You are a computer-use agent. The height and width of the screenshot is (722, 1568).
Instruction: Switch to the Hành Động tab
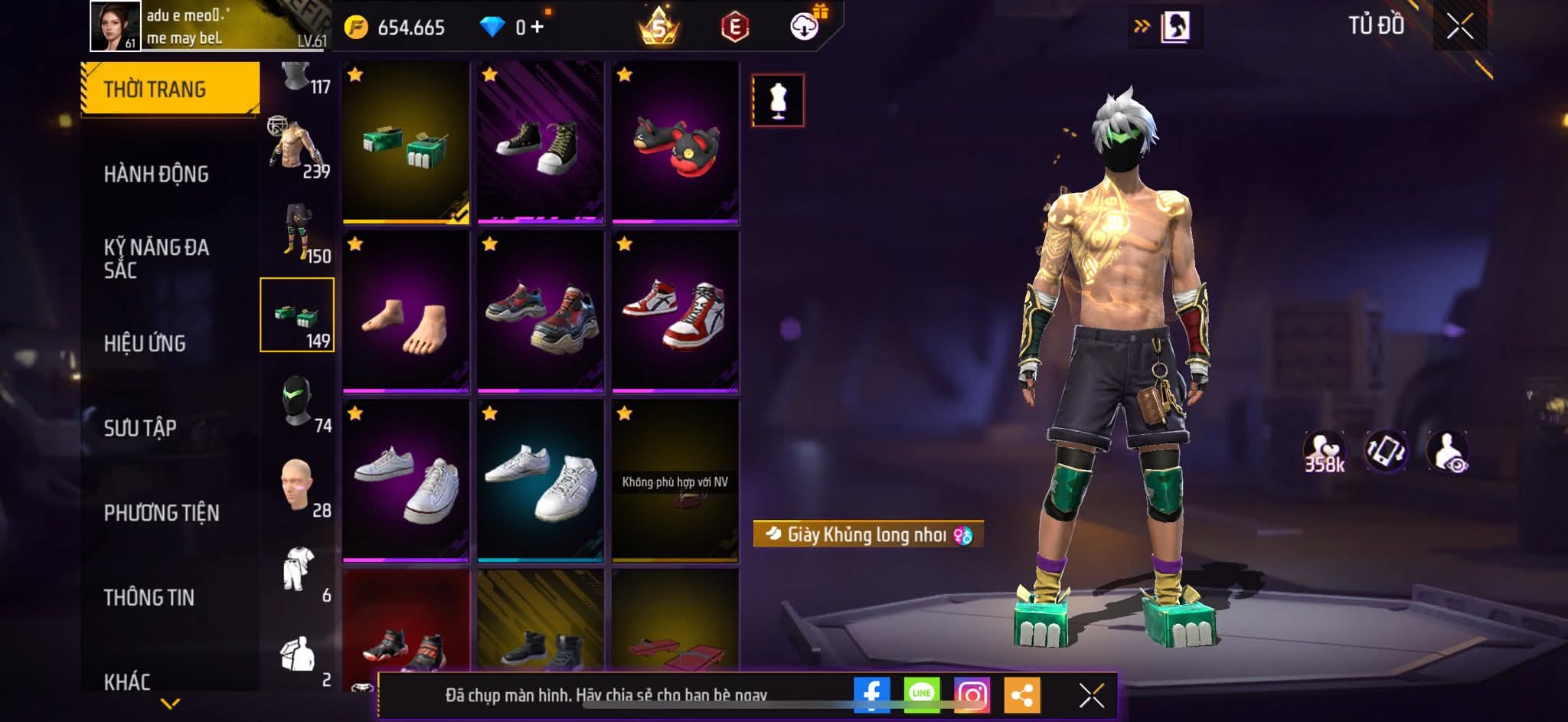click(x=156, y=175)
